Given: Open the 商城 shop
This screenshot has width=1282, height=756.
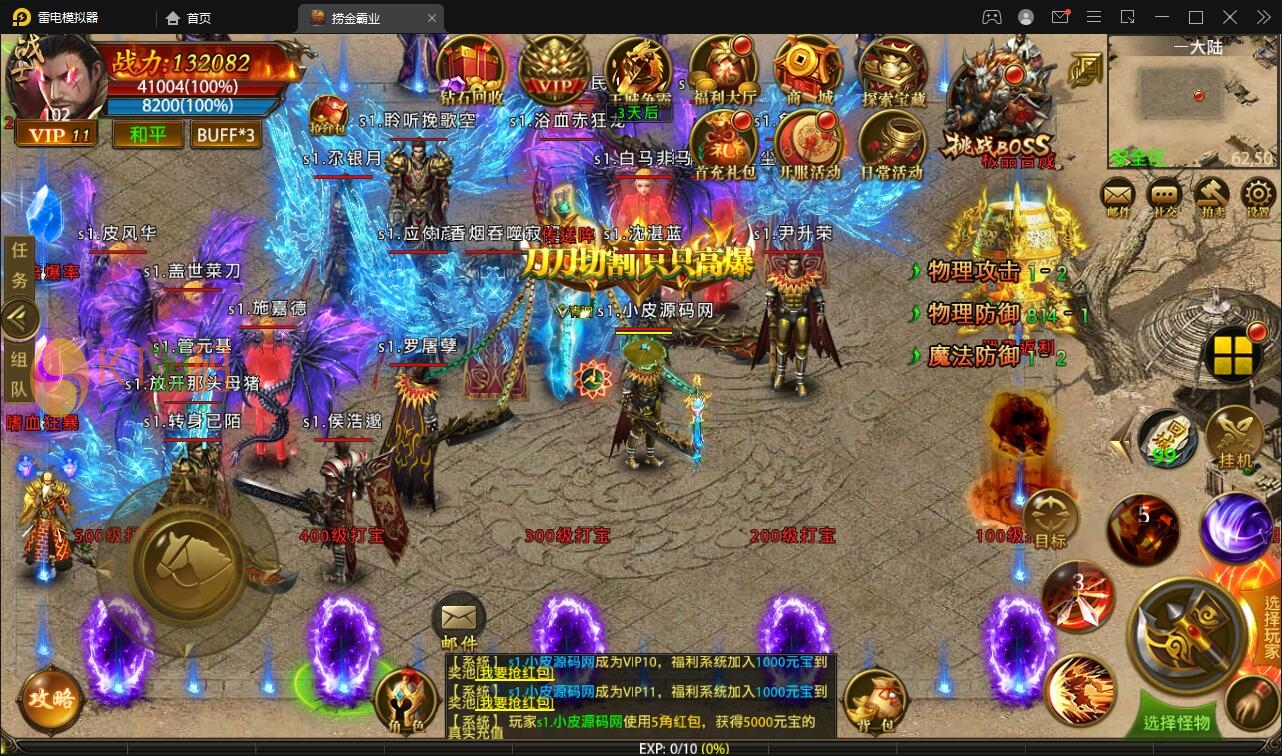Looking at the screenshot, I should (x=810, y=70).
